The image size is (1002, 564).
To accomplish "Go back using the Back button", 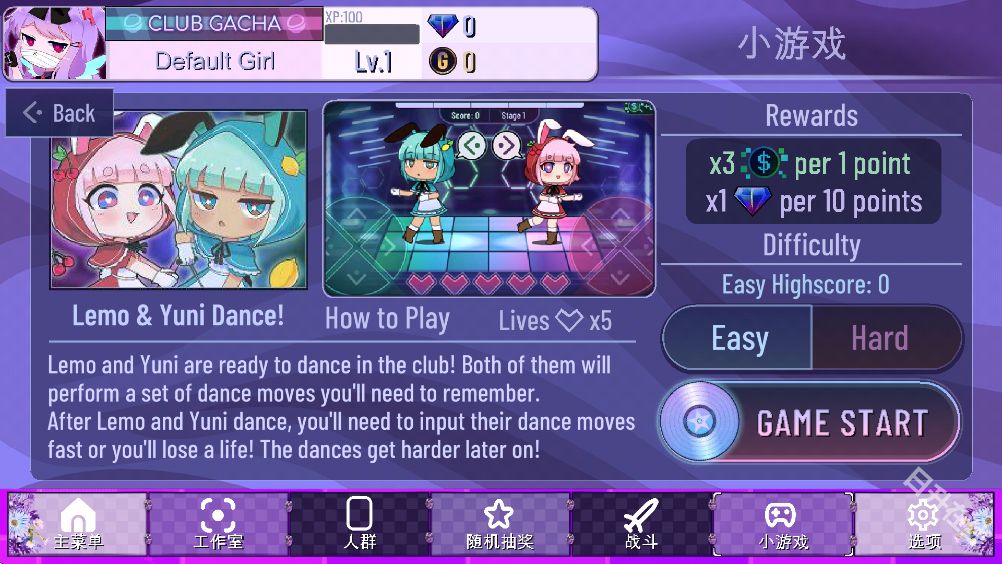I will tap(60, 113).
